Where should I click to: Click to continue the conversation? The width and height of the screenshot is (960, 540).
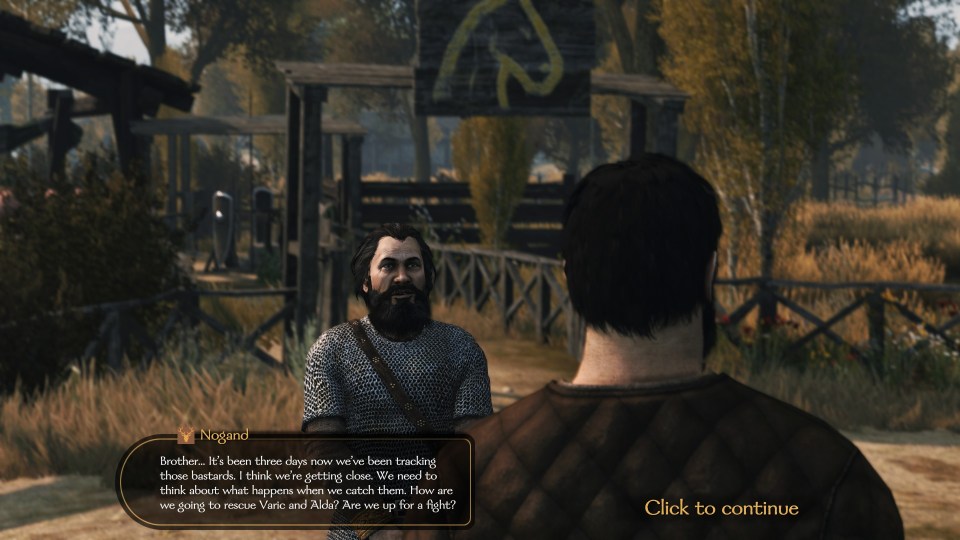[721, 508]
